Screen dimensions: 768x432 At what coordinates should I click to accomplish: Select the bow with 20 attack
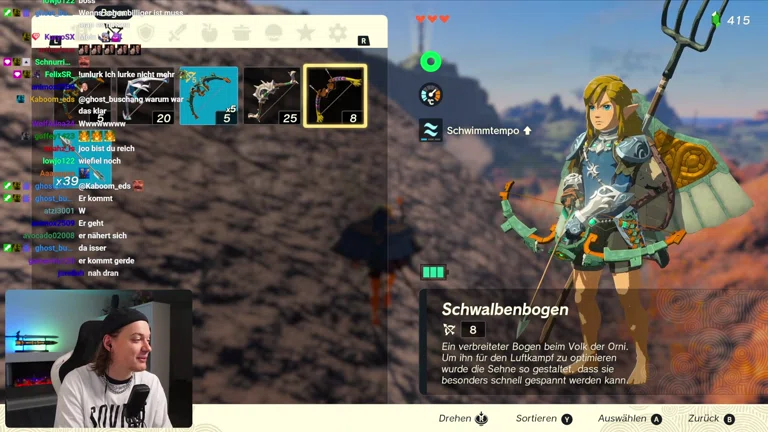coord(147,96)
